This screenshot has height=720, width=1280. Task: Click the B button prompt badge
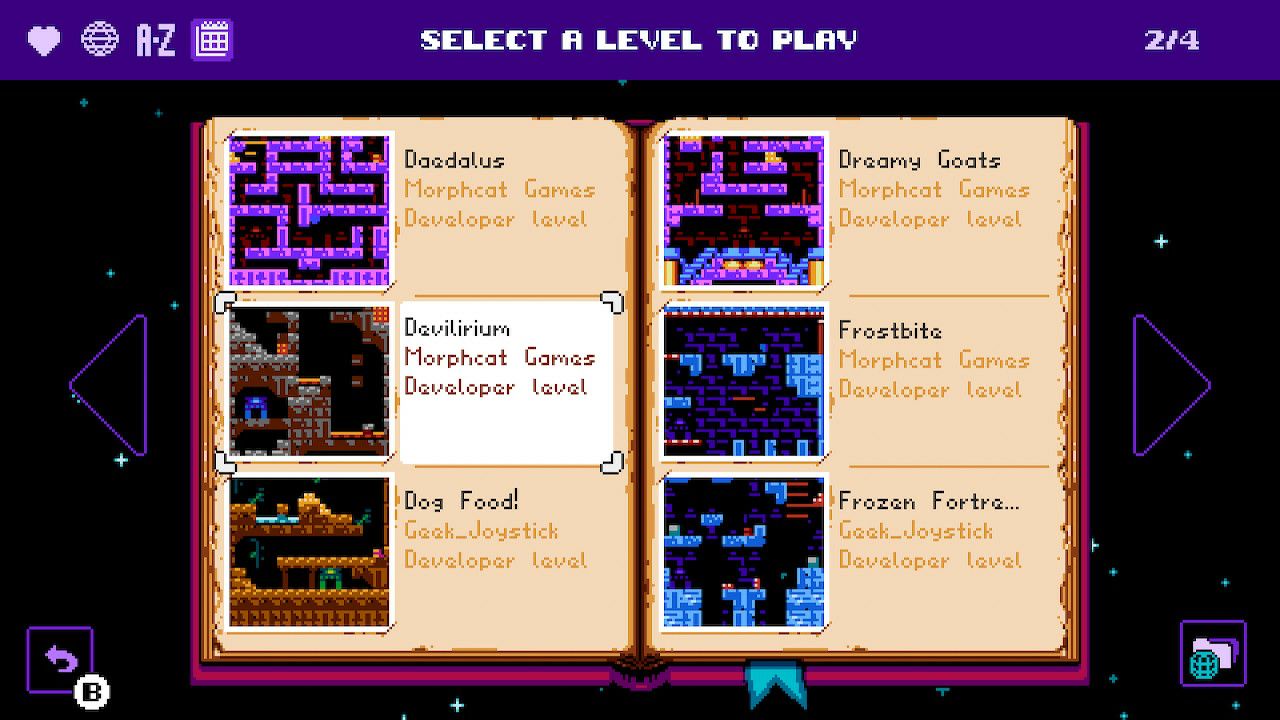coord(93,691)
